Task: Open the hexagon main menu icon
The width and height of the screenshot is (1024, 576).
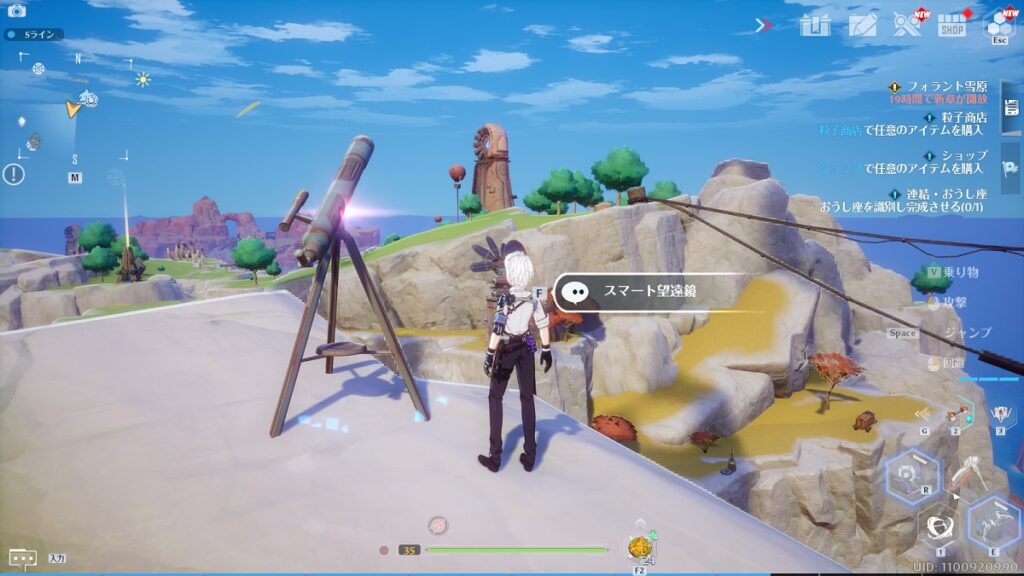Action: (x=999, y=25)
